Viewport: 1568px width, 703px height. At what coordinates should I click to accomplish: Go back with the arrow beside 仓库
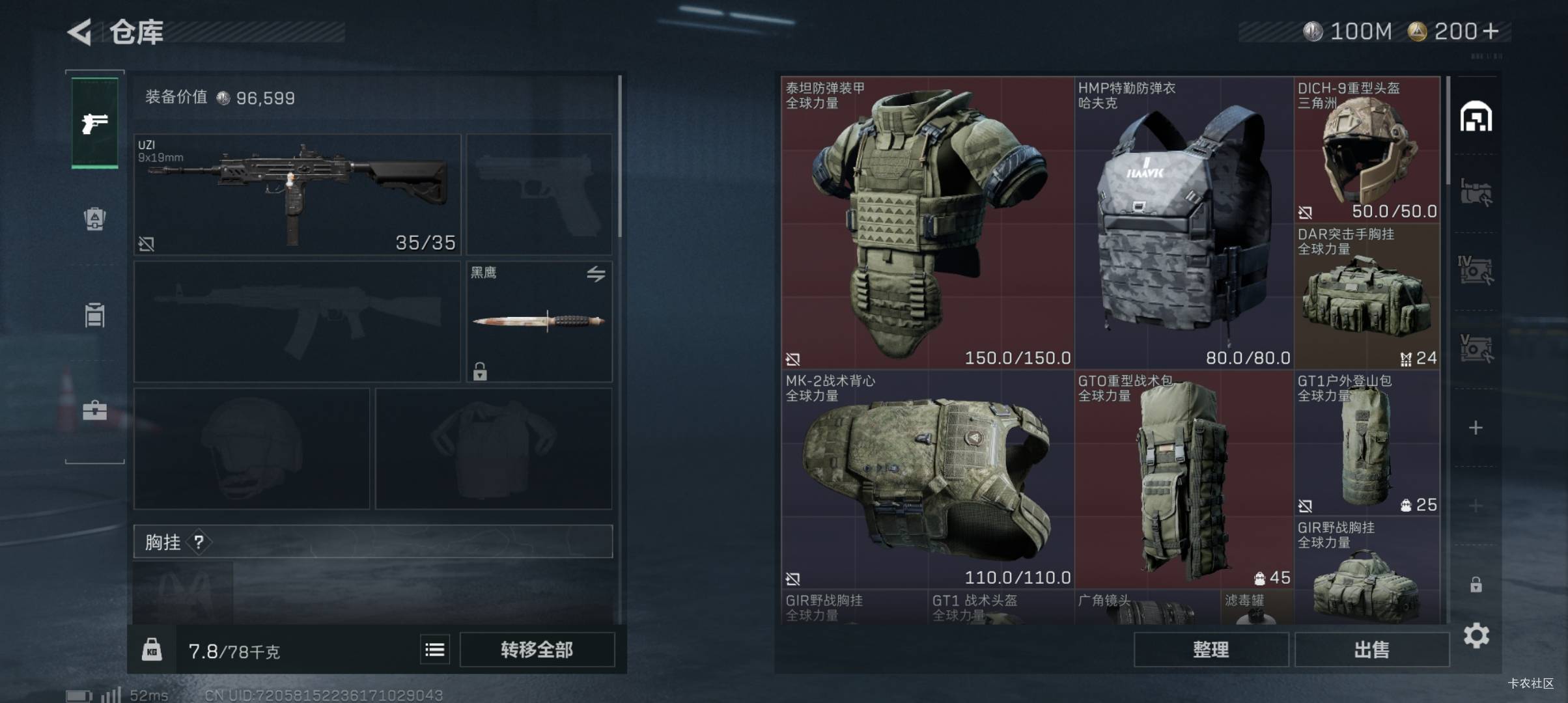click(x=80, y=32)
